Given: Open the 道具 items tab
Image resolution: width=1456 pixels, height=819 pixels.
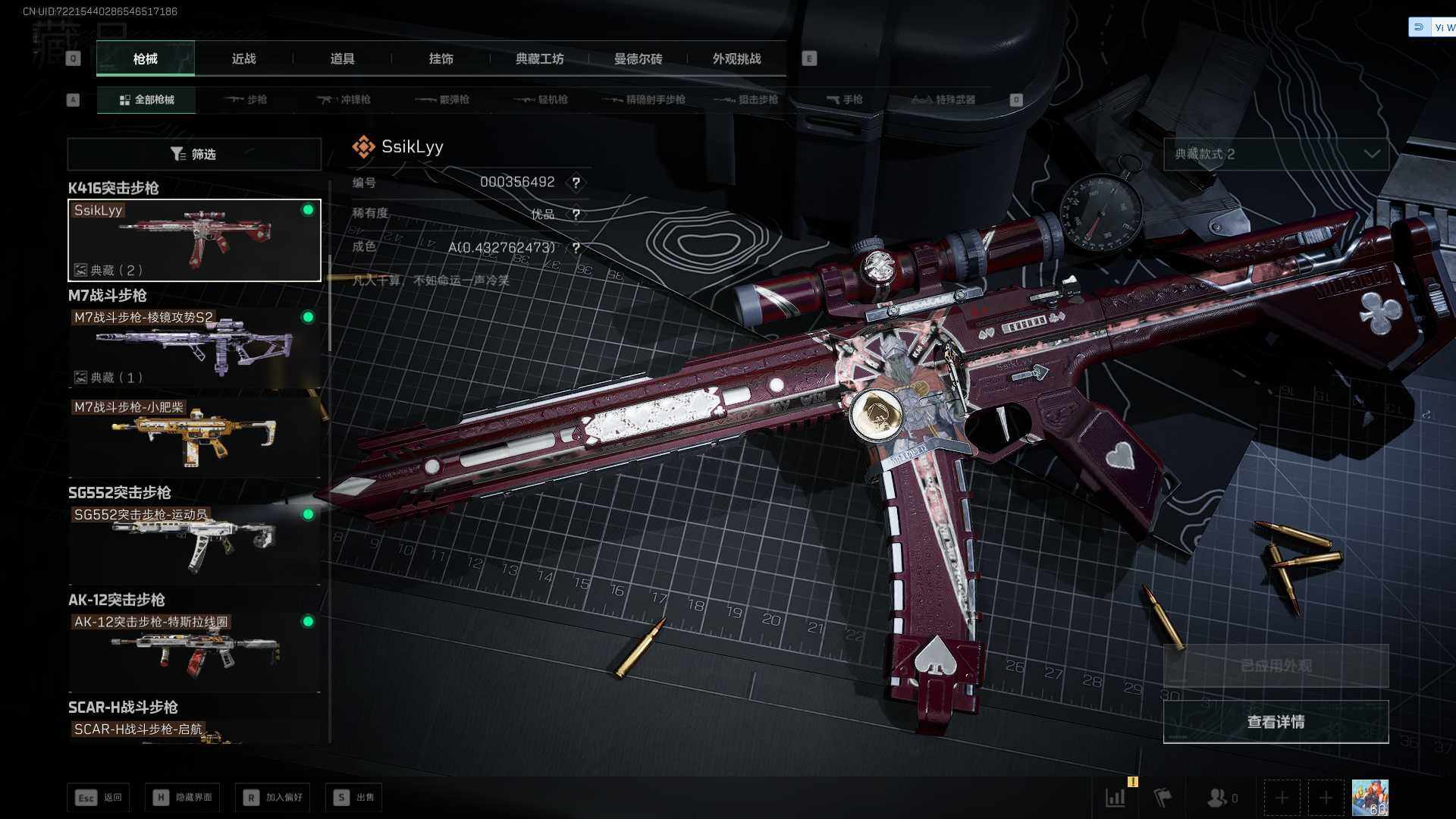Looking at the screenshot, I should tap(342, 58).
